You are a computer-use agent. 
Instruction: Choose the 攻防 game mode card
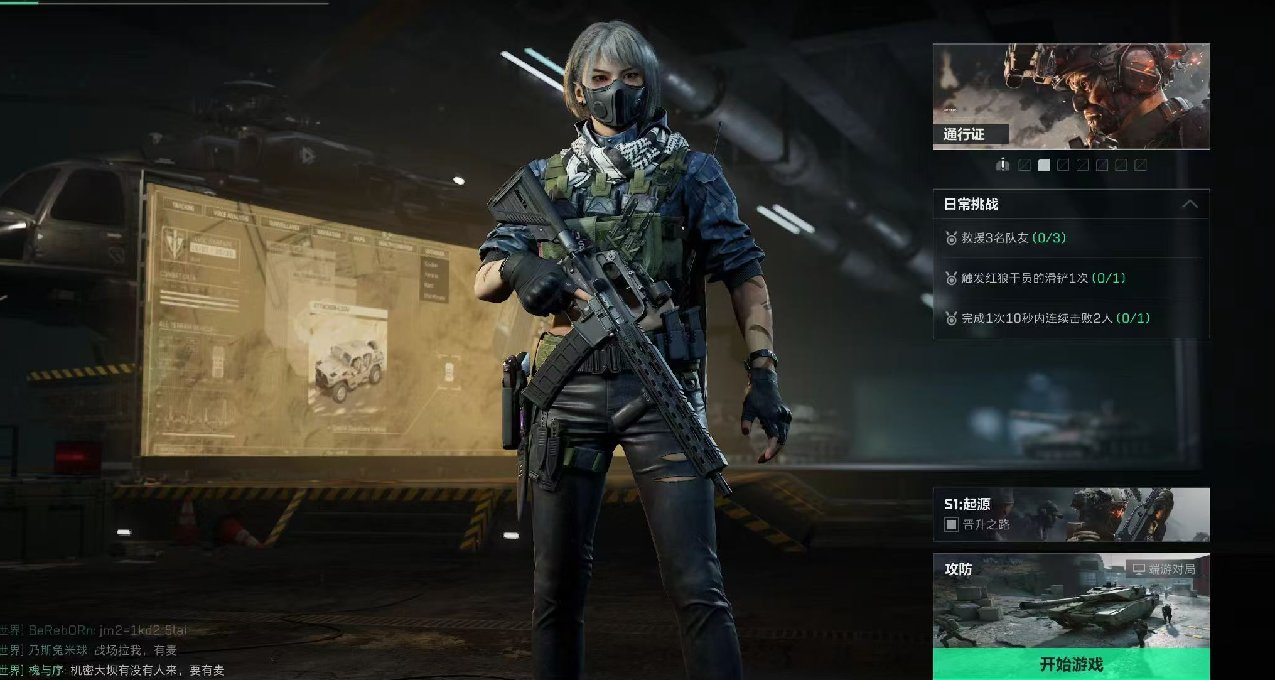(1071, 600)
